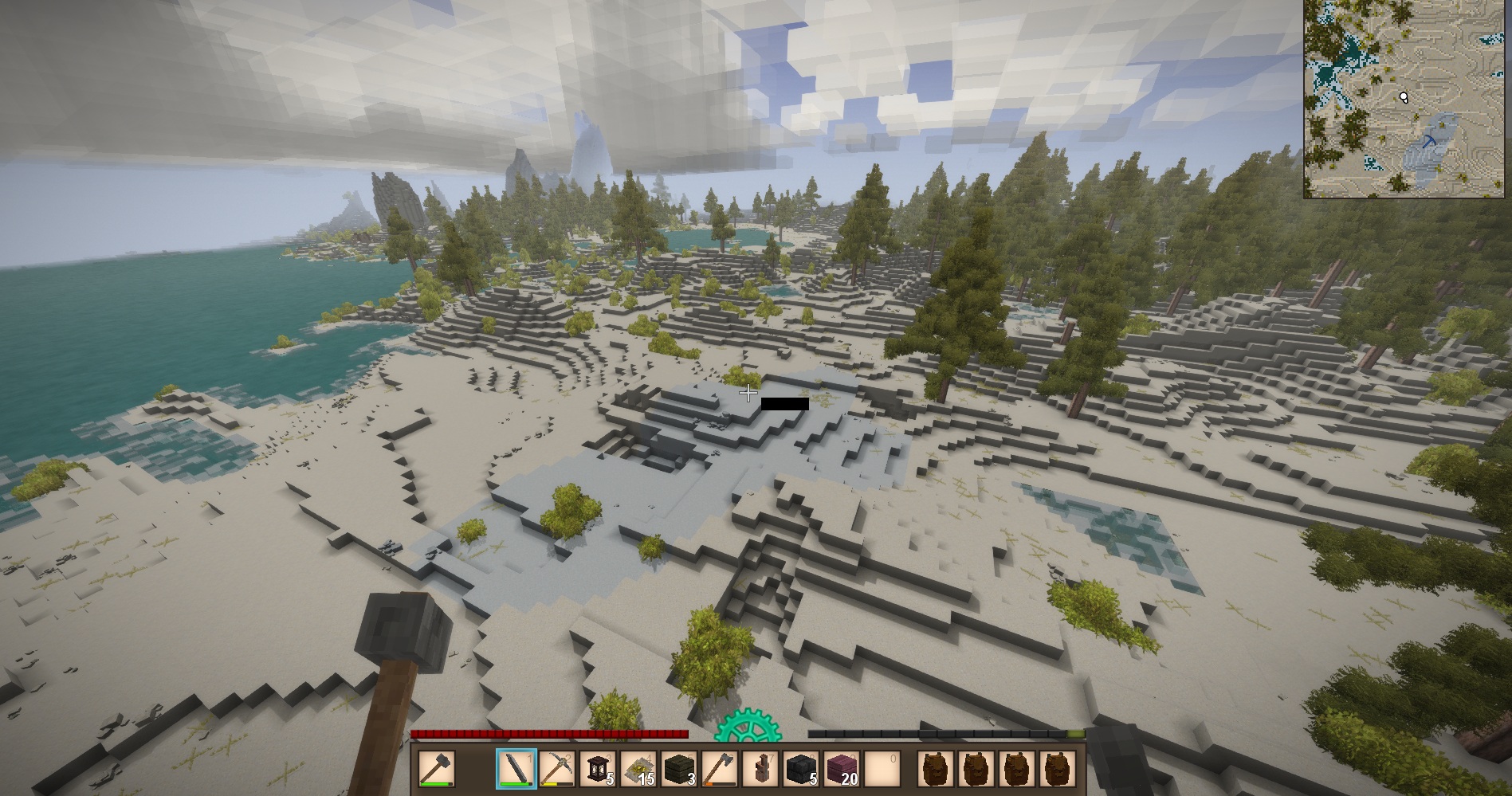Choose the pickaxe hotbar slot
The height and width of the screenshot is (796, 1512).
(x=557, y=769)
